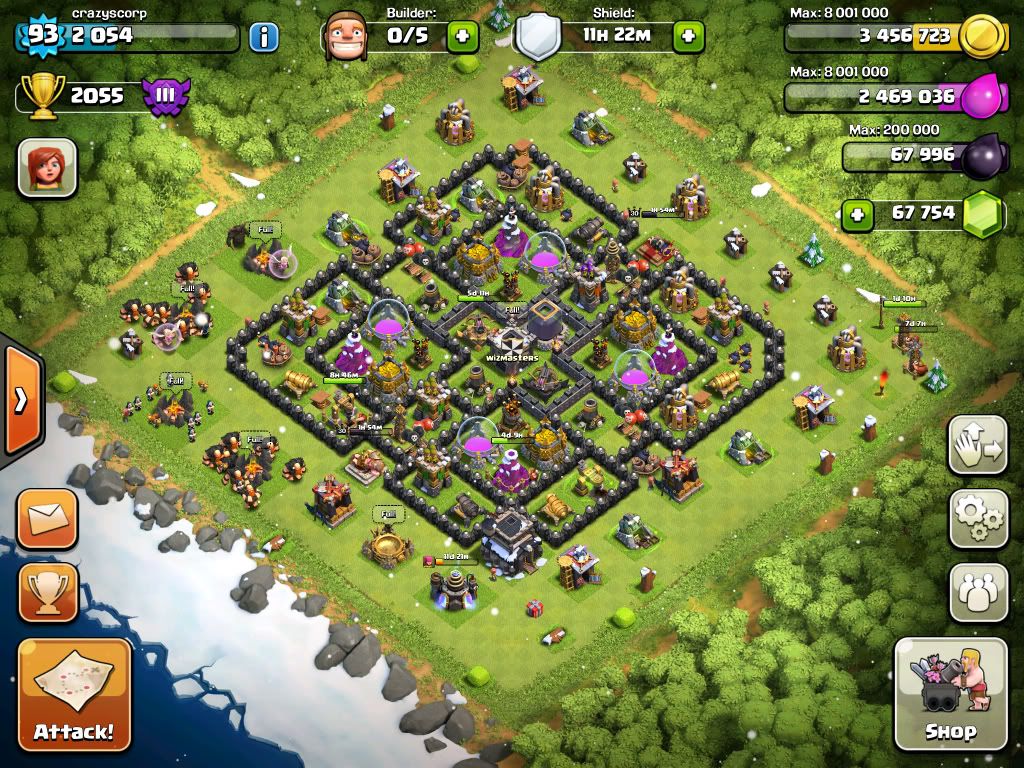Open the friends silhouettes button
The width and height of the screenshot is (1024, 768).
coord(978,593)
